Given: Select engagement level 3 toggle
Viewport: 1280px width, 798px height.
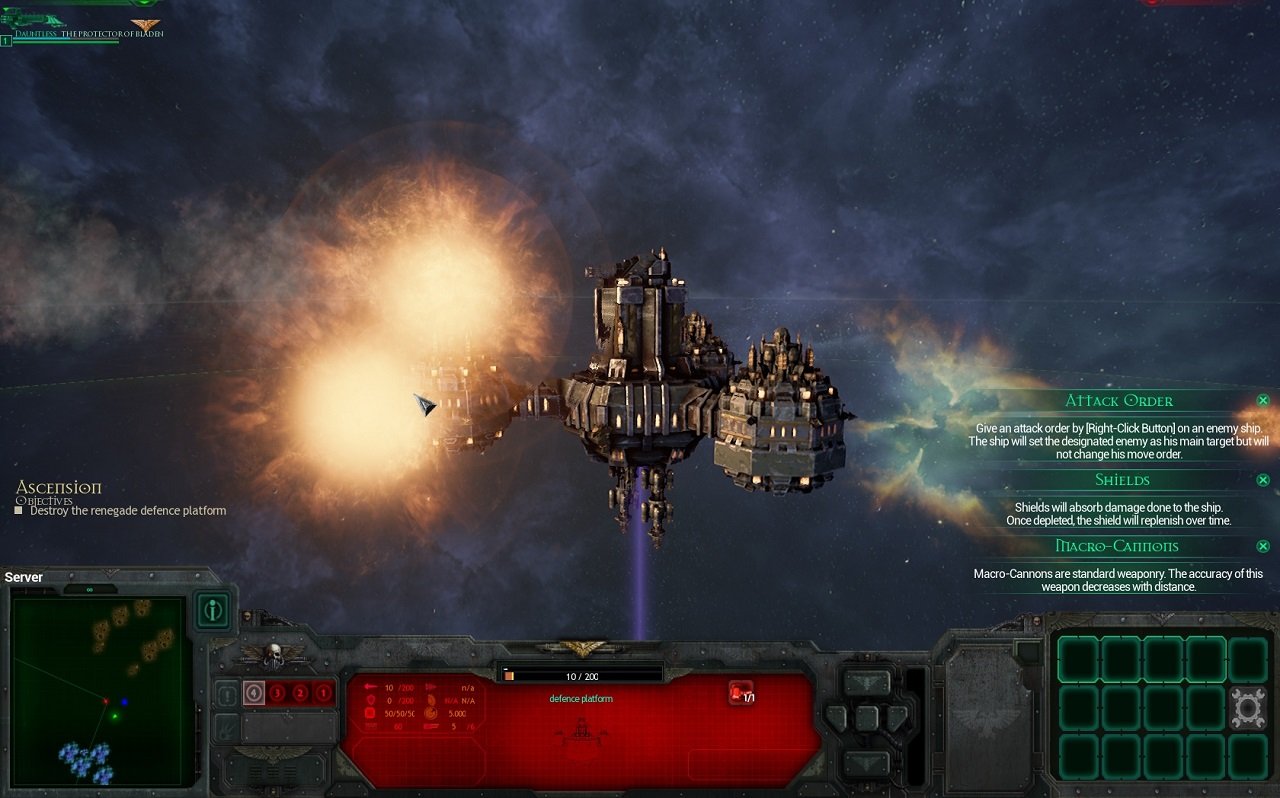Looking at the screenshot, I should pos(277,692).
